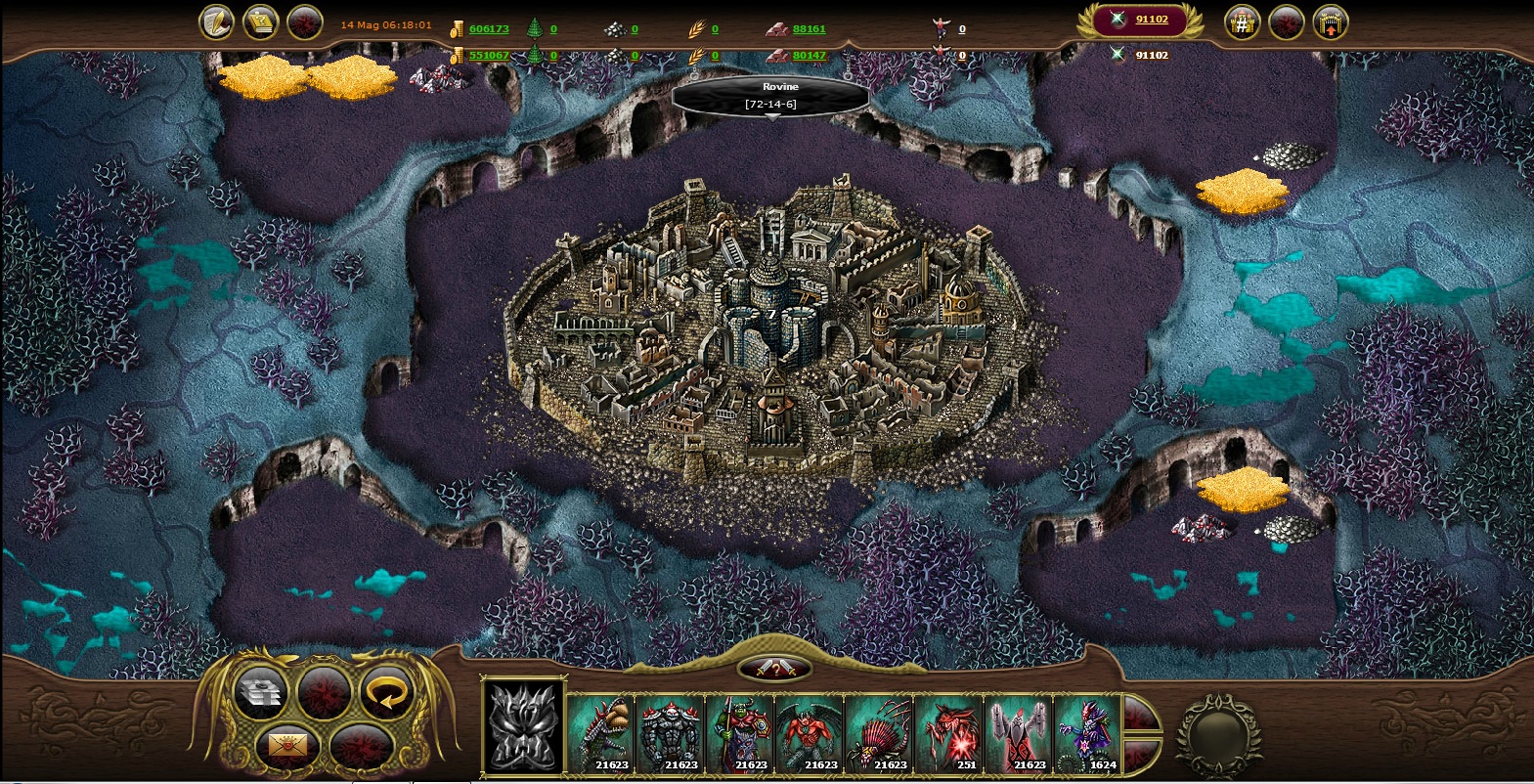Image resolution: width=1534 pixels, height=784 pixels.
Task: Open the scroll map icon
Action: coord(261,22)
